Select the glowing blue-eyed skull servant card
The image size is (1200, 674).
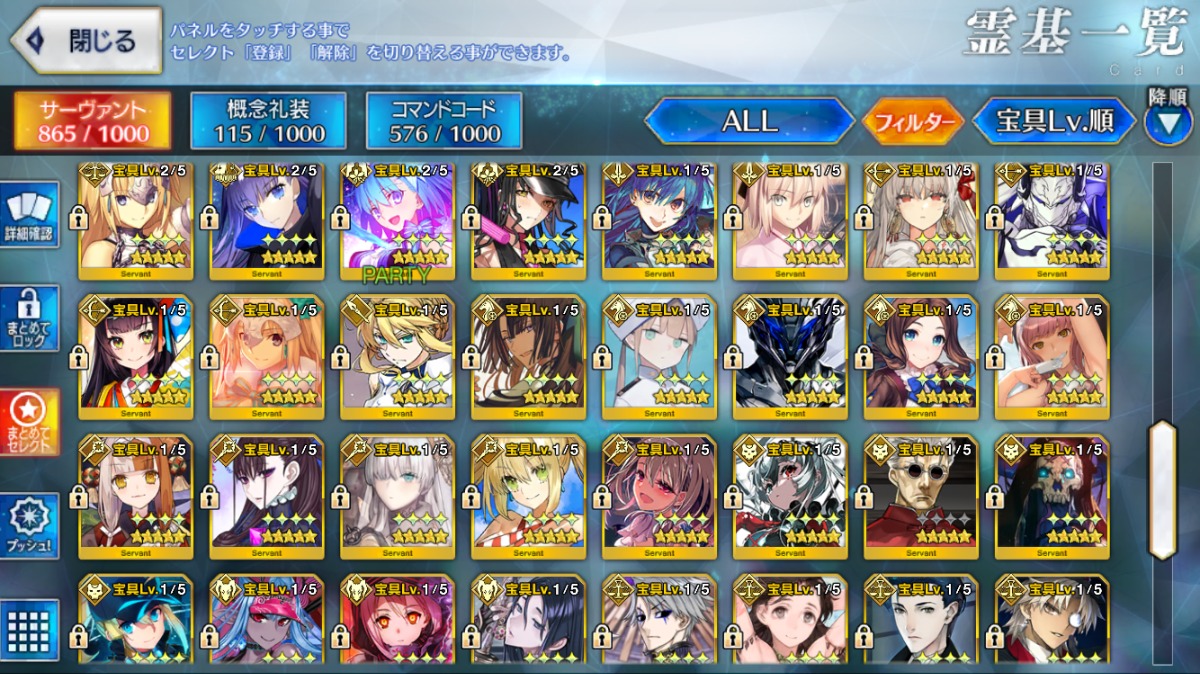(1052, 495)
